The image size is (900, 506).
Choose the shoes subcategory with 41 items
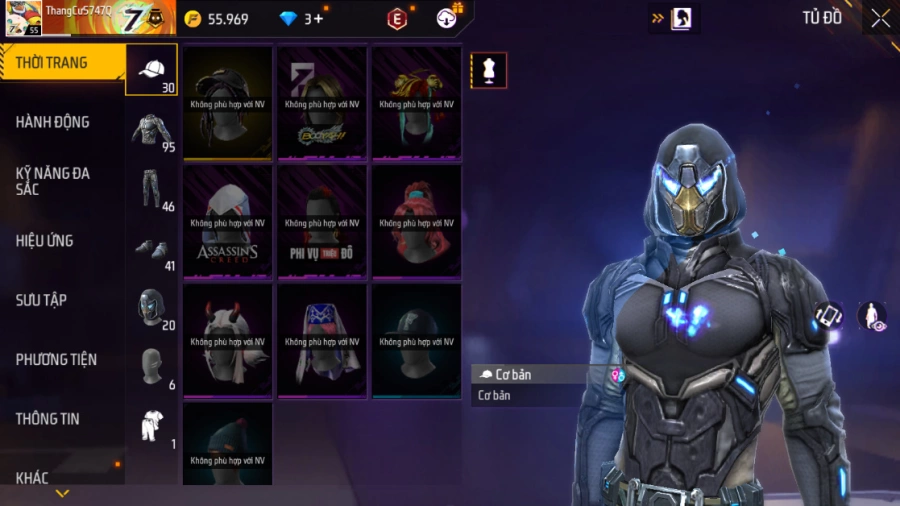coord(152,249)
